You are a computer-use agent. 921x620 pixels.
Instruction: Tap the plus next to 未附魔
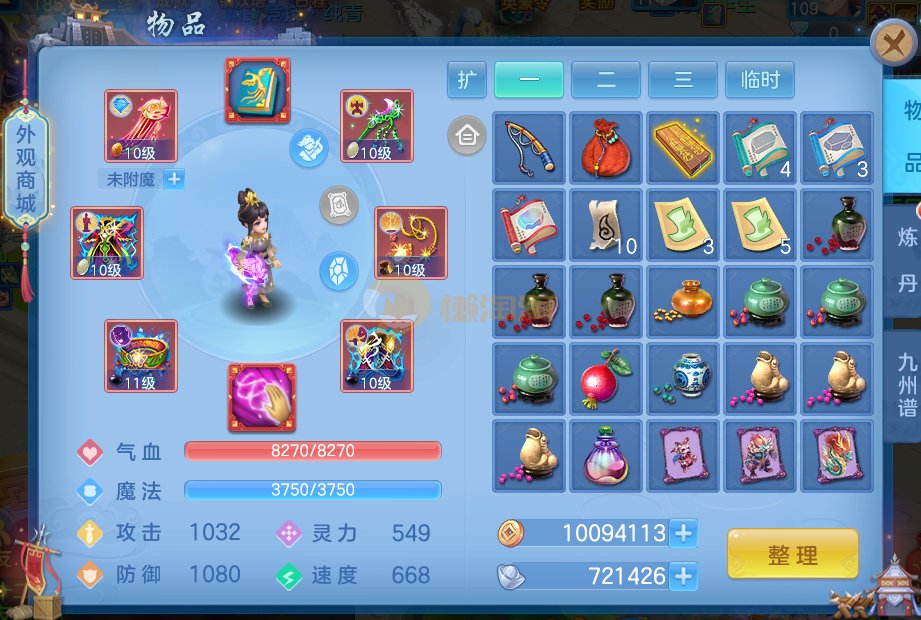pyautogui.click(x=174, y=179)
